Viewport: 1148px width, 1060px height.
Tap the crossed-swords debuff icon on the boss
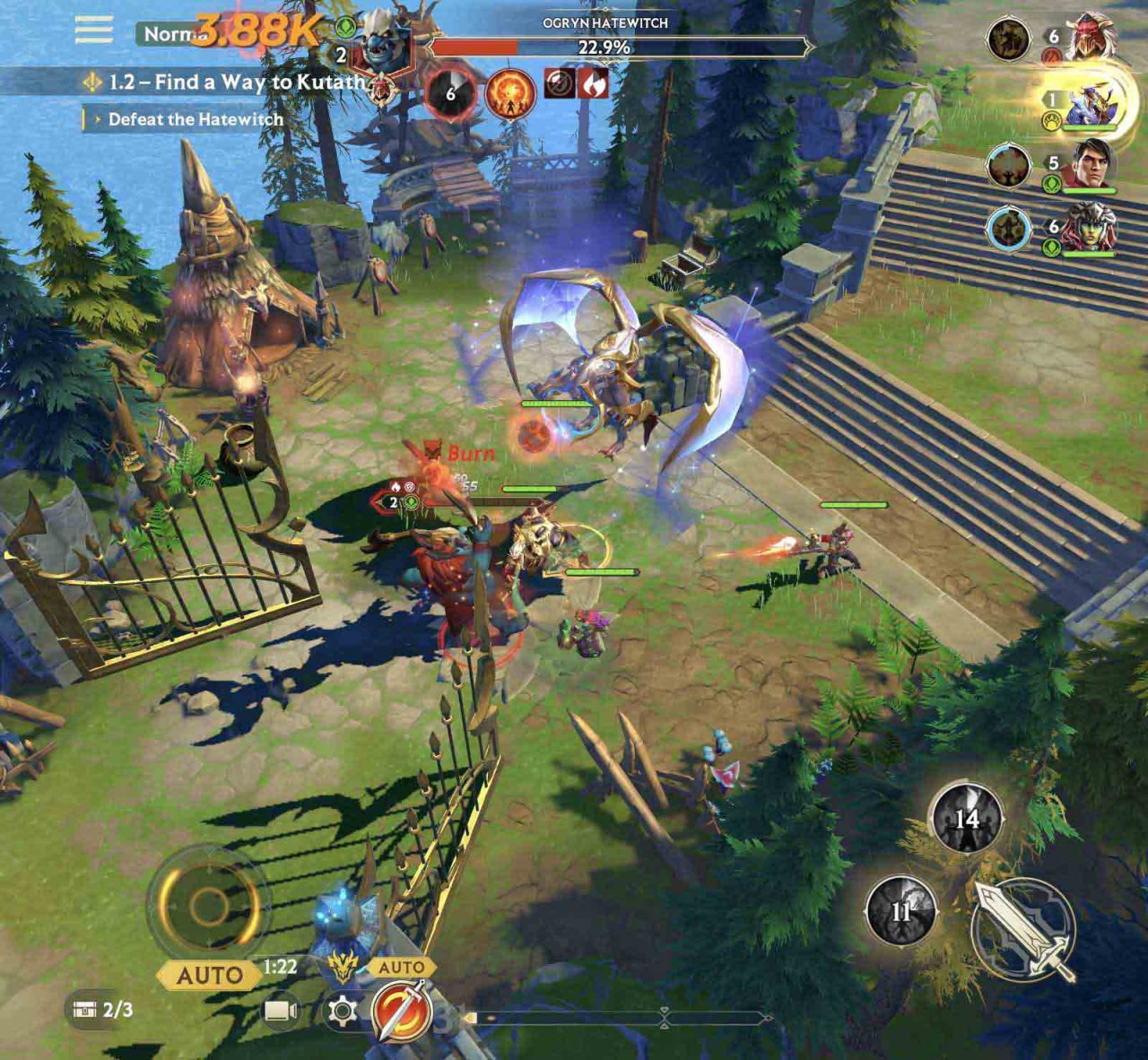pyautogui.click(x=559, y=83)
